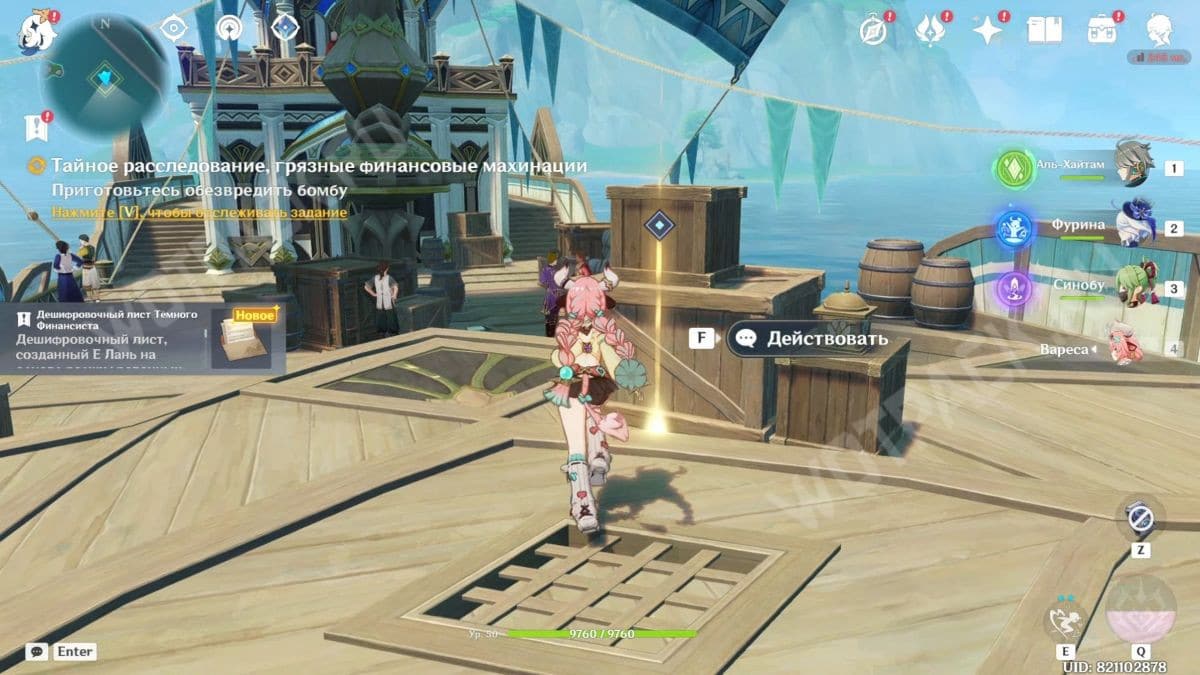Select the tracked quest title text
The height and width of the screenshot is (675, 1200).
[319, 165]
